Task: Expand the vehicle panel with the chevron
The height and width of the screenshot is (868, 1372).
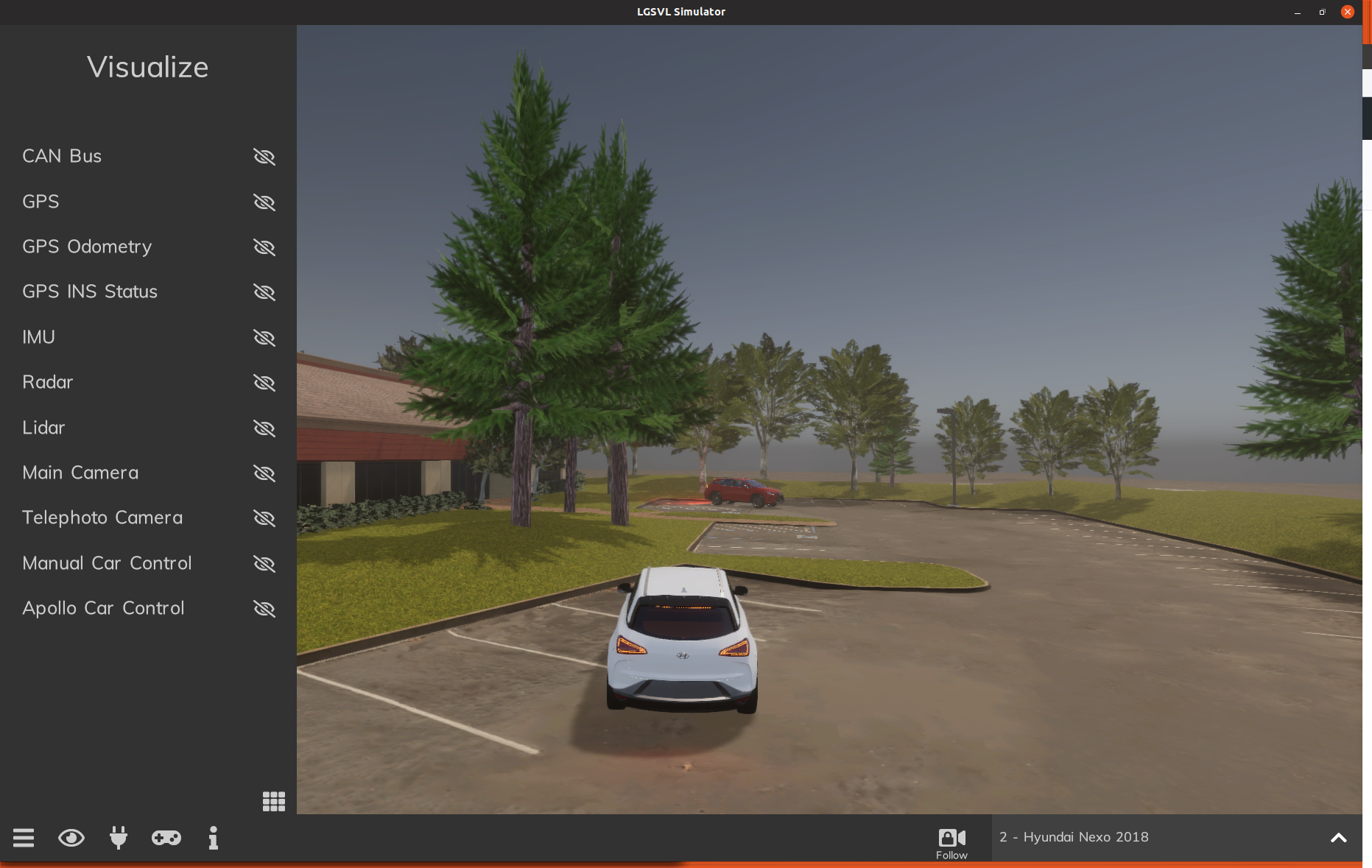Action: [x=1339, y=837]
